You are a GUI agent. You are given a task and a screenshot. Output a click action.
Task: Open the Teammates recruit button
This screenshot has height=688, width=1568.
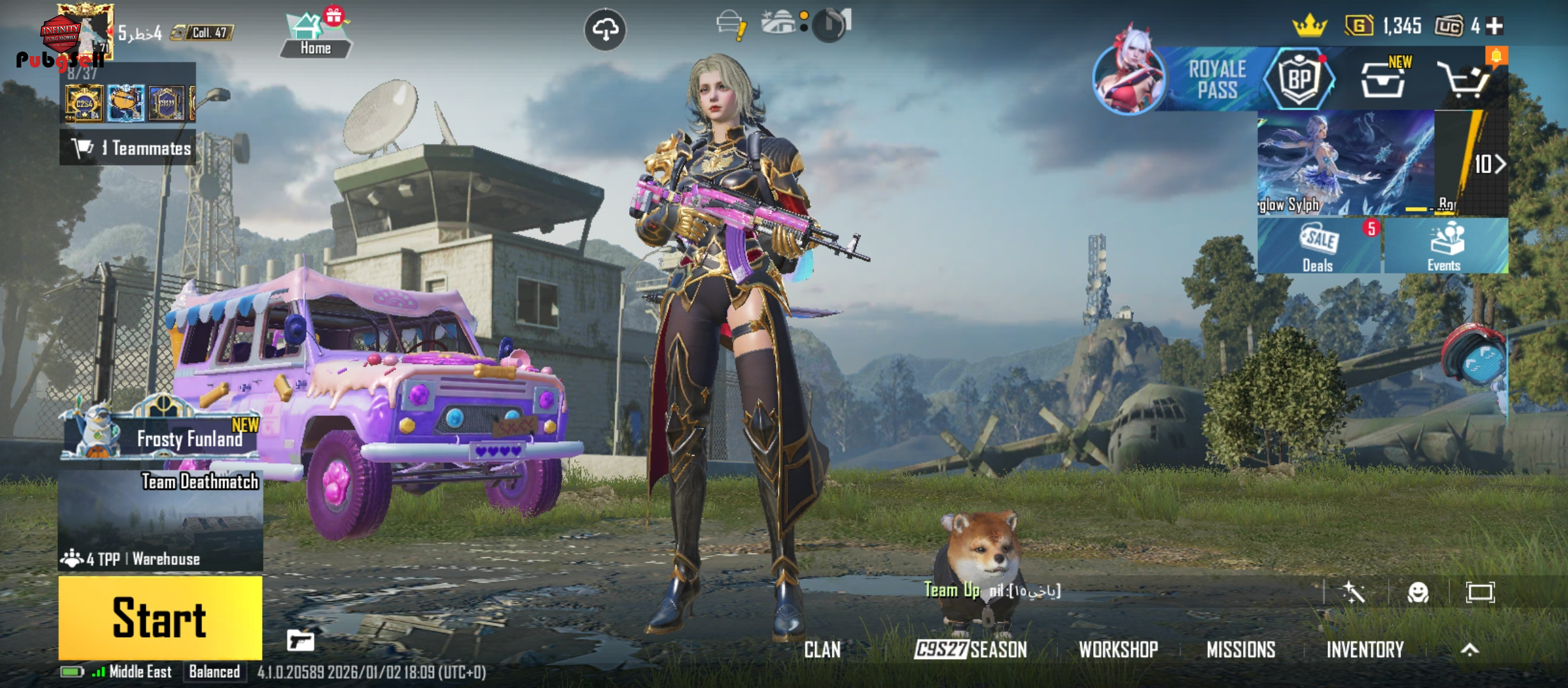click(129, 148)
